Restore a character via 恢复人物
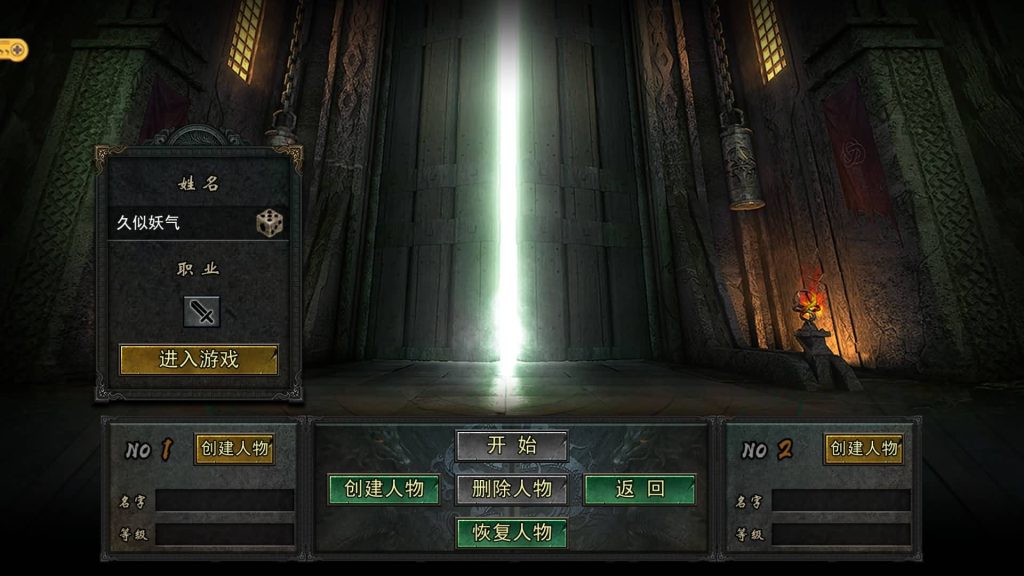1024x576 pixels. point(512,532)
